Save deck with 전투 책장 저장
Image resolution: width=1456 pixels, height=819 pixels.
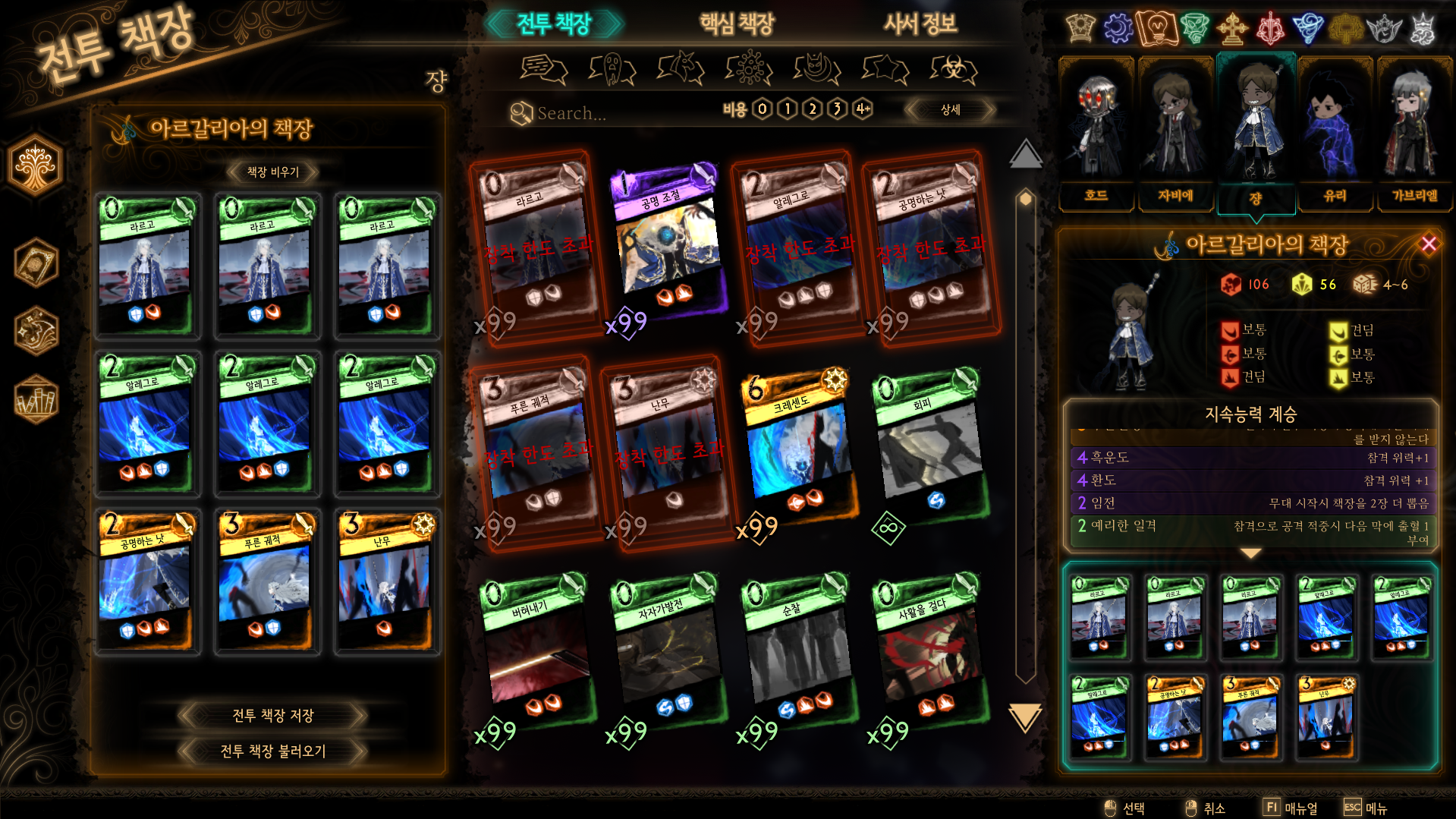273,715
